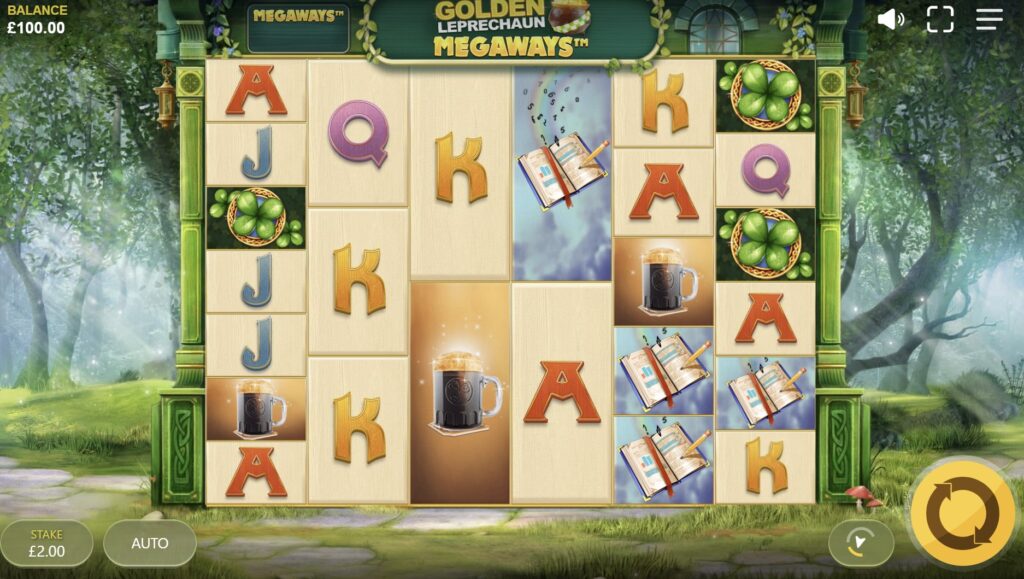Change the £2.00 stake amount

click(x=47, y=543)
